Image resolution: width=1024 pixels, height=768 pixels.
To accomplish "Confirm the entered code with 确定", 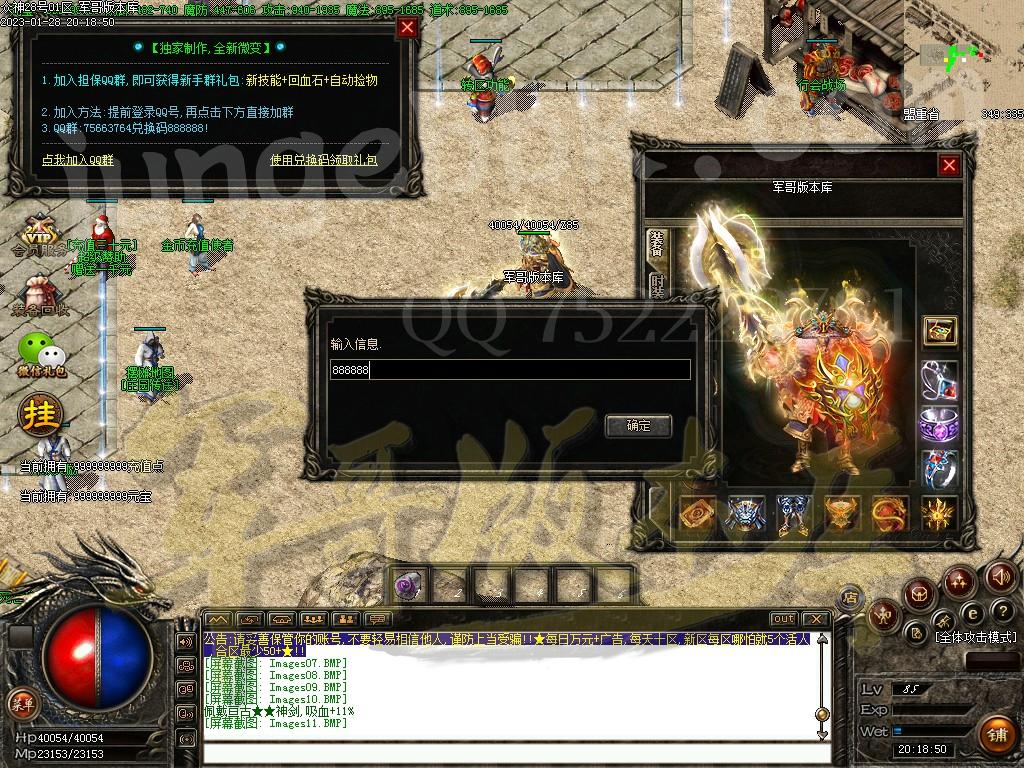I will [x=638, y=425].
